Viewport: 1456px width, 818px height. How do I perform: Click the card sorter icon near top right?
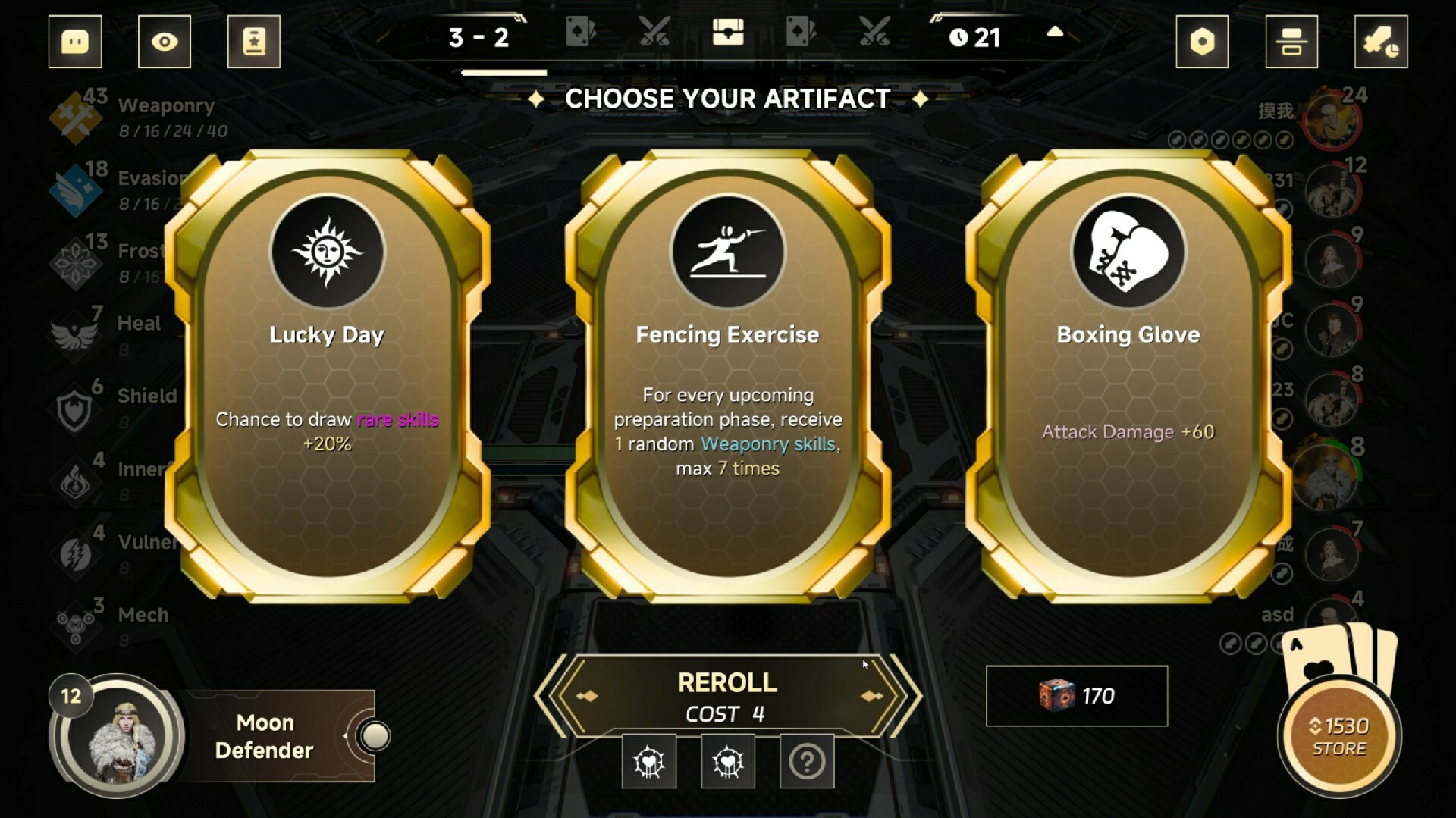(x=1291, y=42)
